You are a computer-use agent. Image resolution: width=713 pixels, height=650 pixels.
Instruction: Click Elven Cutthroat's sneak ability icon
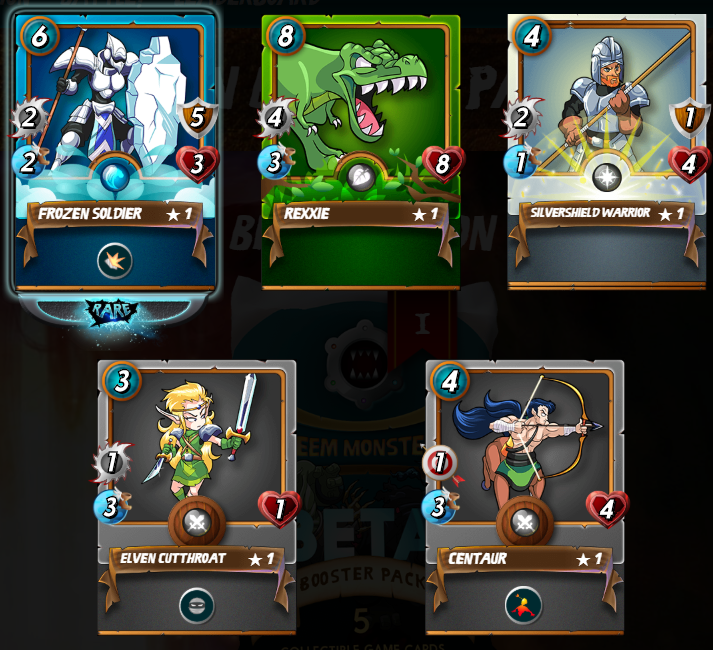(197, 605)
